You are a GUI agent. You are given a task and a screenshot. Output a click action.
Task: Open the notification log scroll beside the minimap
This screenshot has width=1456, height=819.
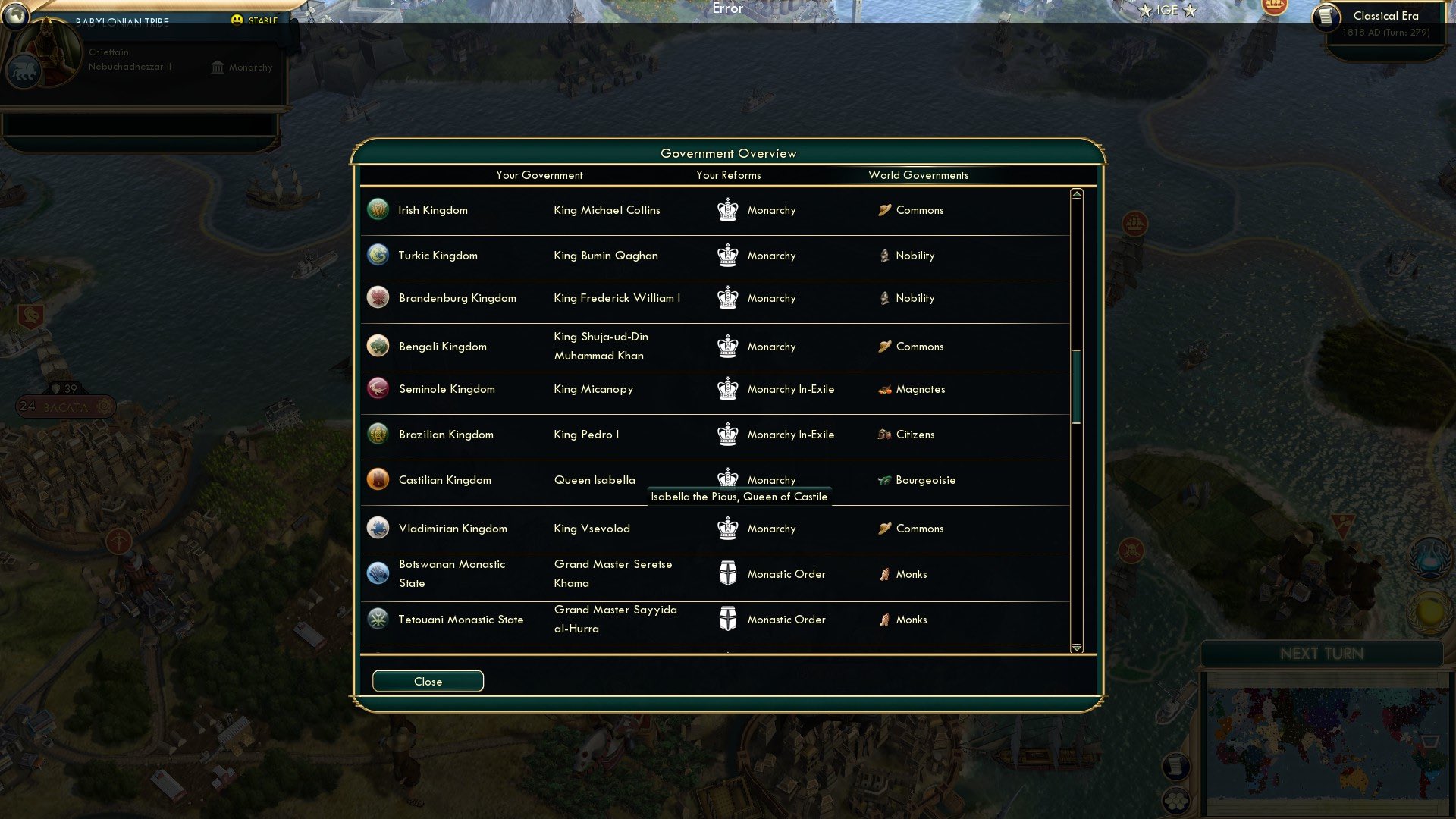tap(1177, 767)
